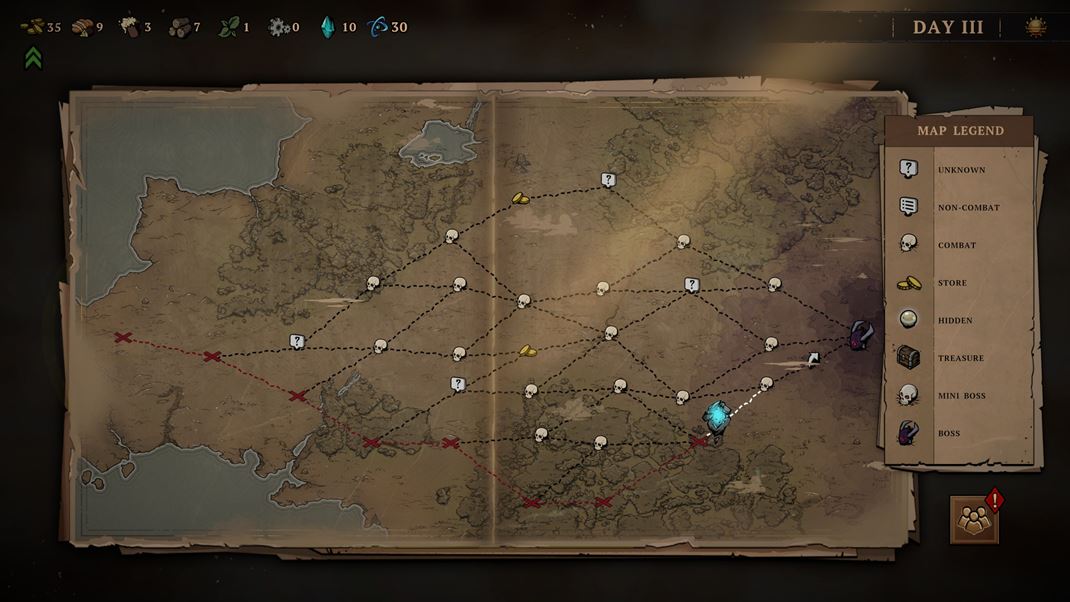Select the Treasure chest legend entry
The width and height of the screenshot is (1070, 602).
[x=958, y=358]
